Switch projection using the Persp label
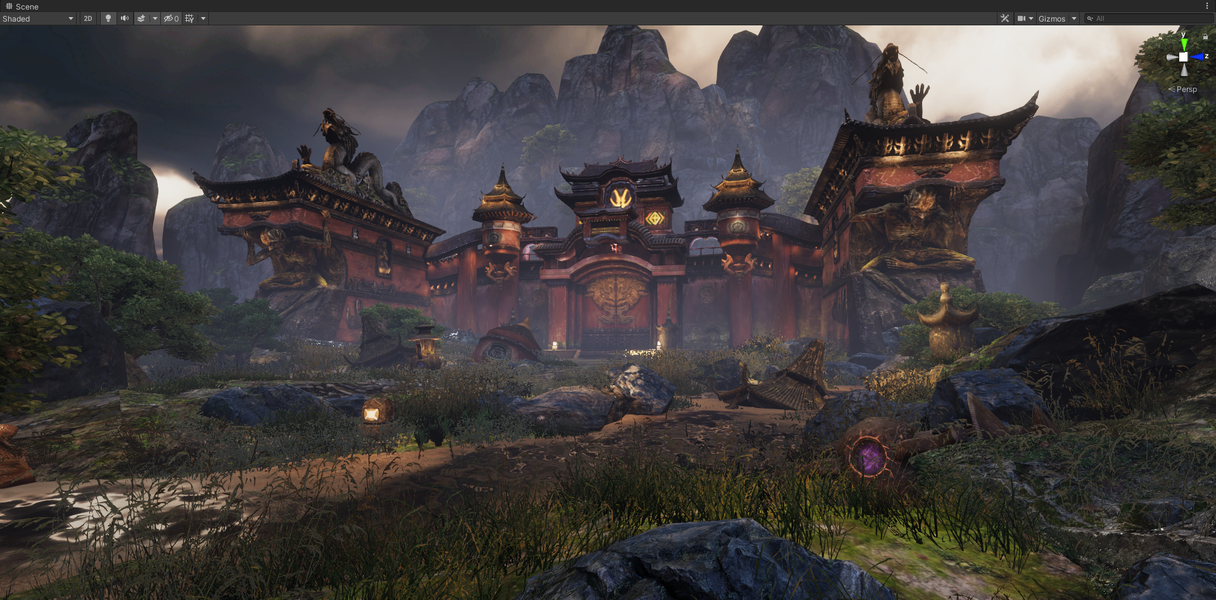 coord(1186,89)
